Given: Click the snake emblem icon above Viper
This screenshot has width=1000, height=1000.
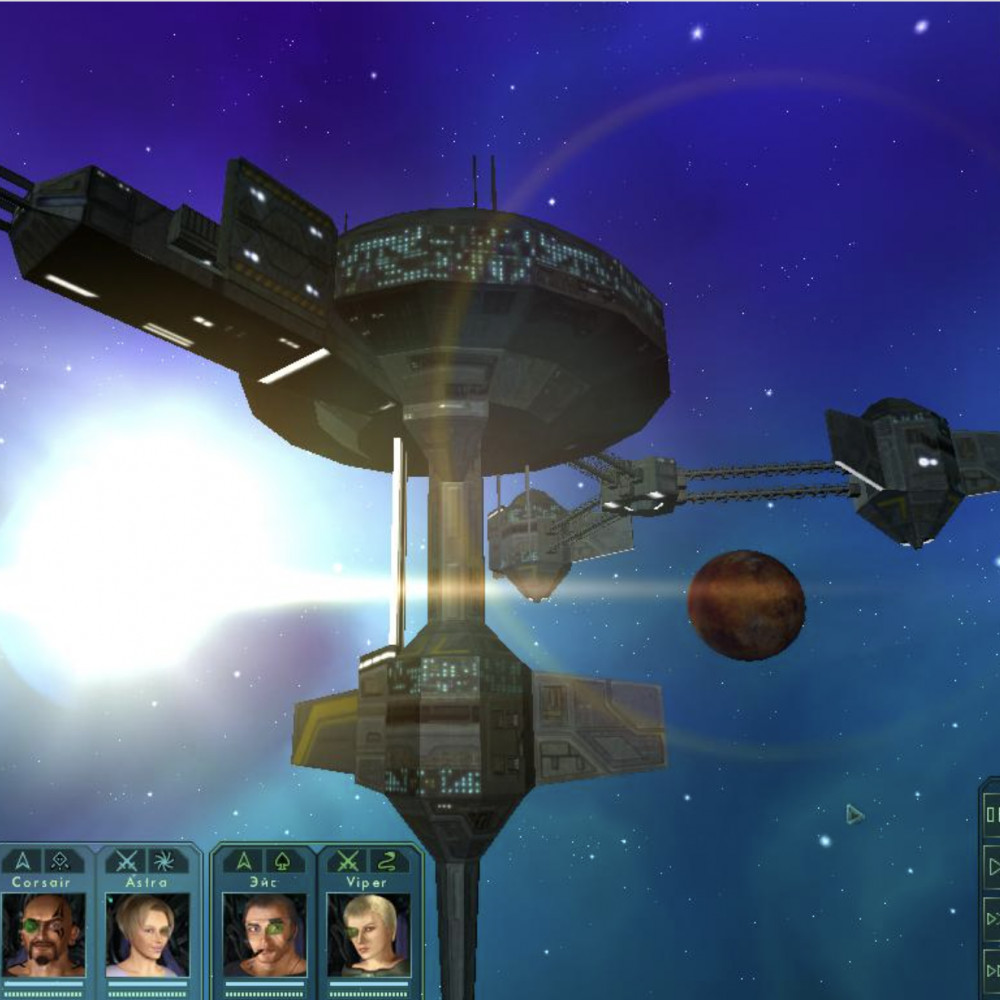Looking at the screenshot, I should click(x=385, y=861).
